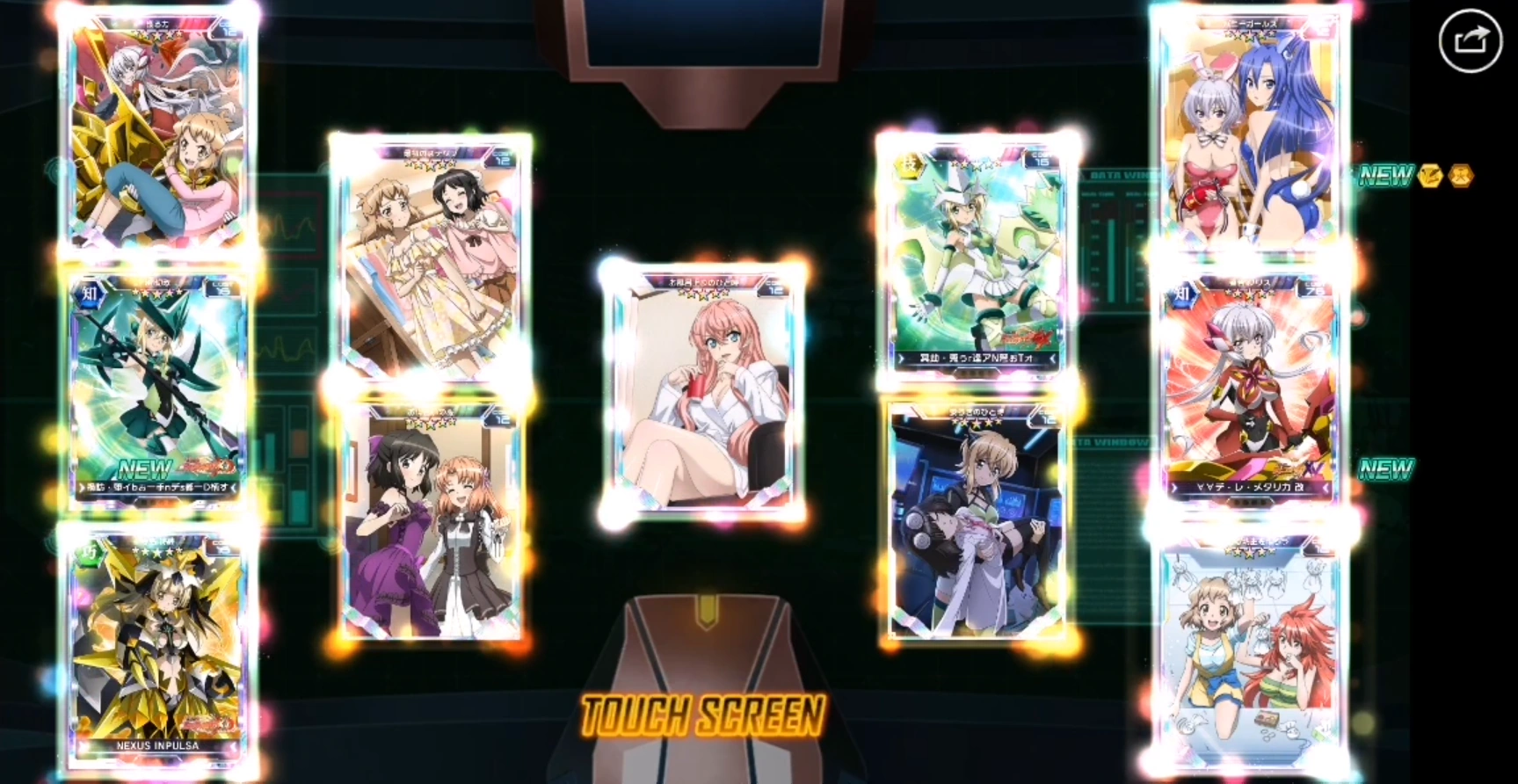Tap the gold hexagon icon next to the NEW text
Viewport: 1518px width, 784px height.
pos(1461,176)
